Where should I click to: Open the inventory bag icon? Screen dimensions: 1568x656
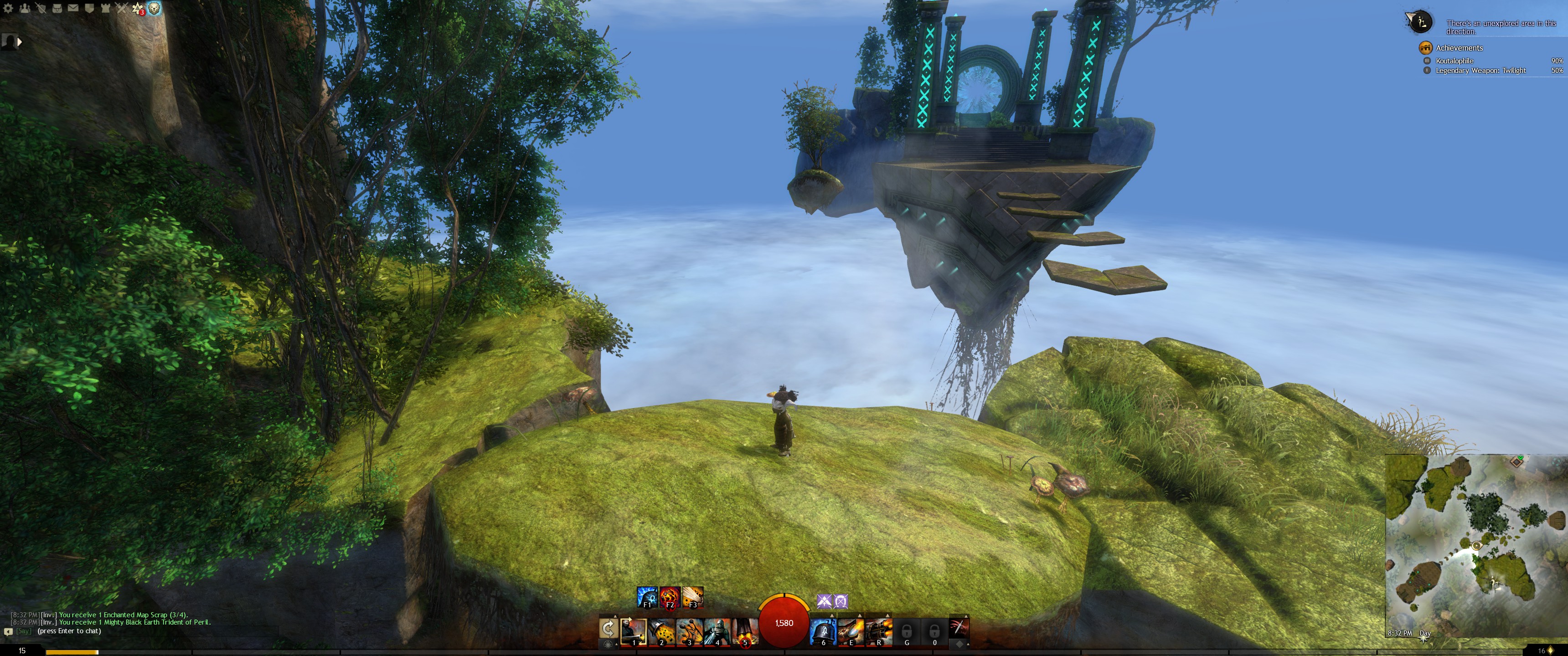57,8
